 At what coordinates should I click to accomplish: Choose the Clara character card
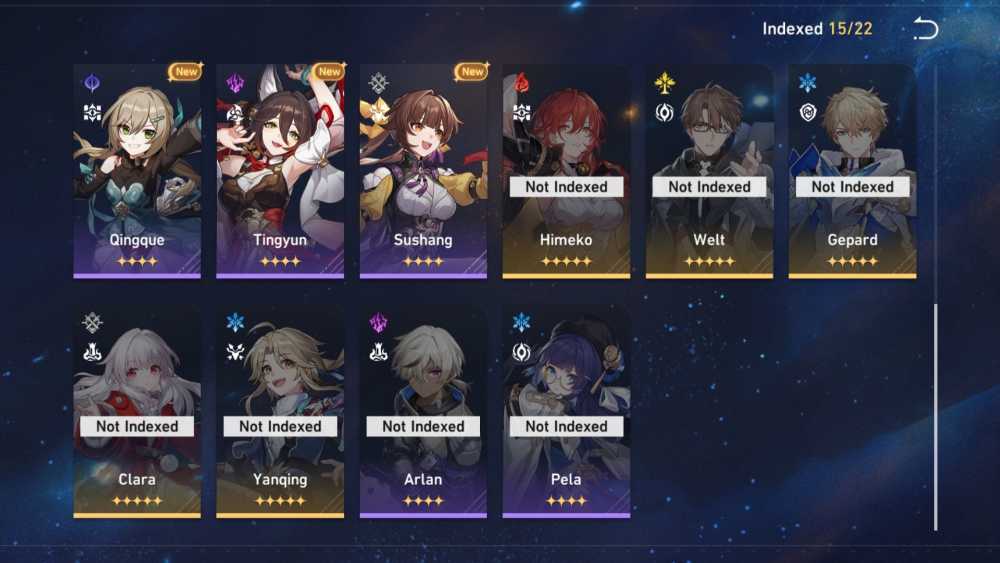coord(137,410)
